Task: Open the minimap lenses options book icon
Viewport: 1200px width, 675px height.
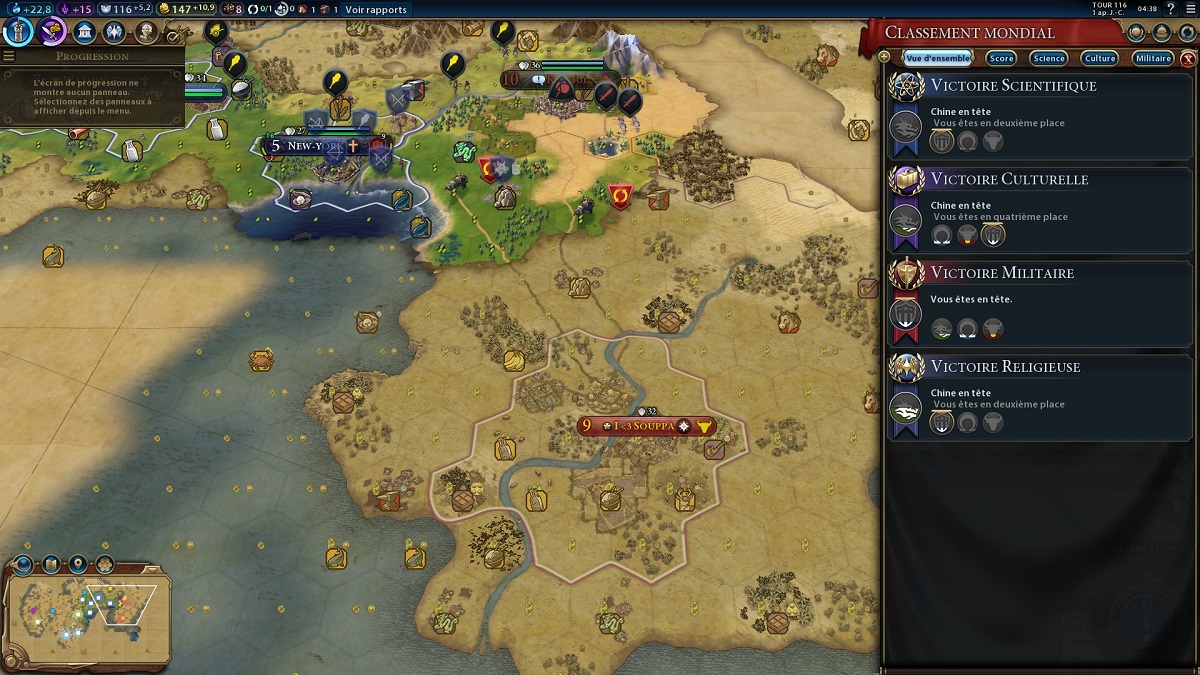Action: click(50, 564)
